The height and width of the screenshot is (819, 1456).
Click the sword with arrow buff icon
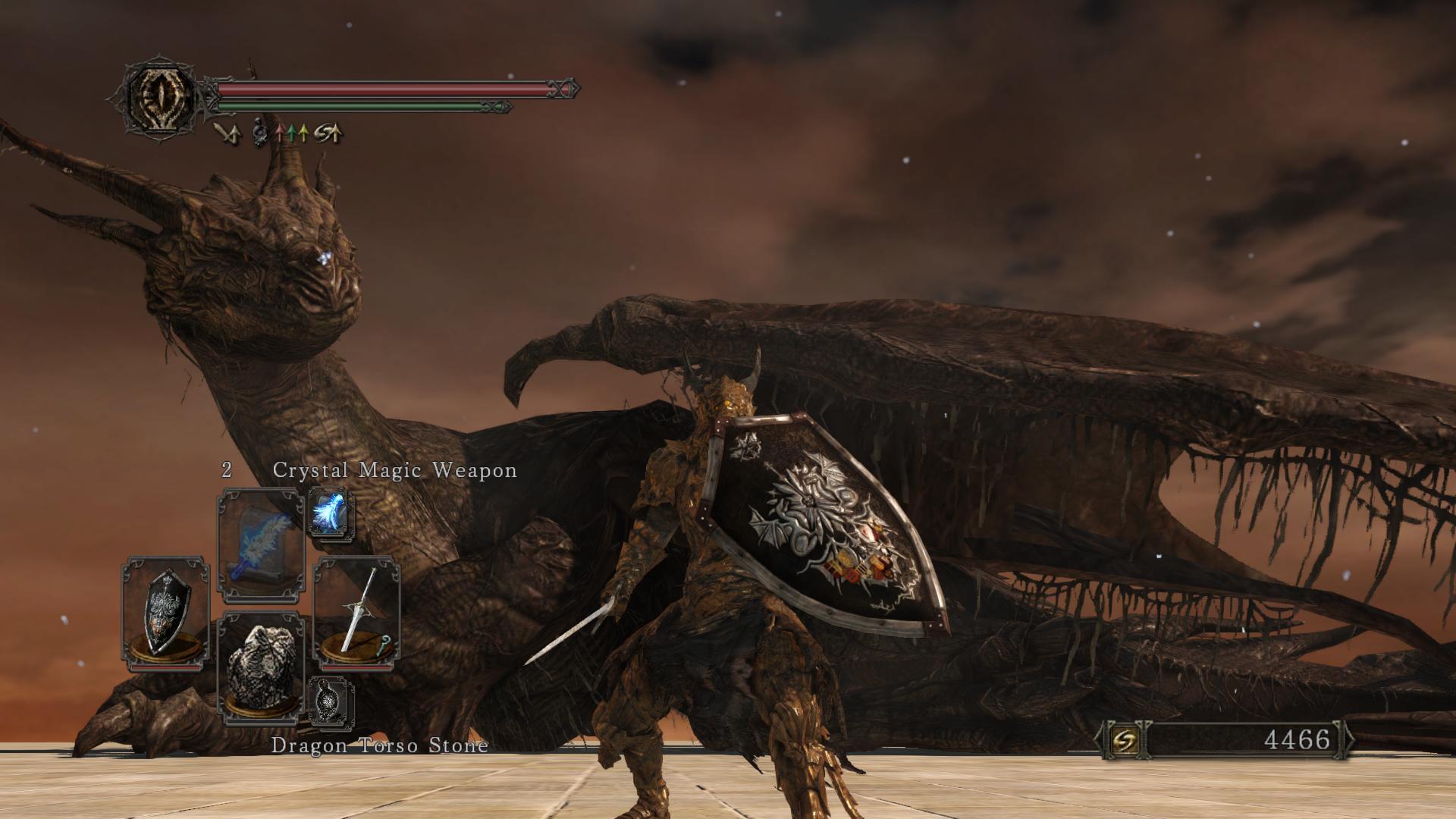pyautogui.click(x=227, y=133)
